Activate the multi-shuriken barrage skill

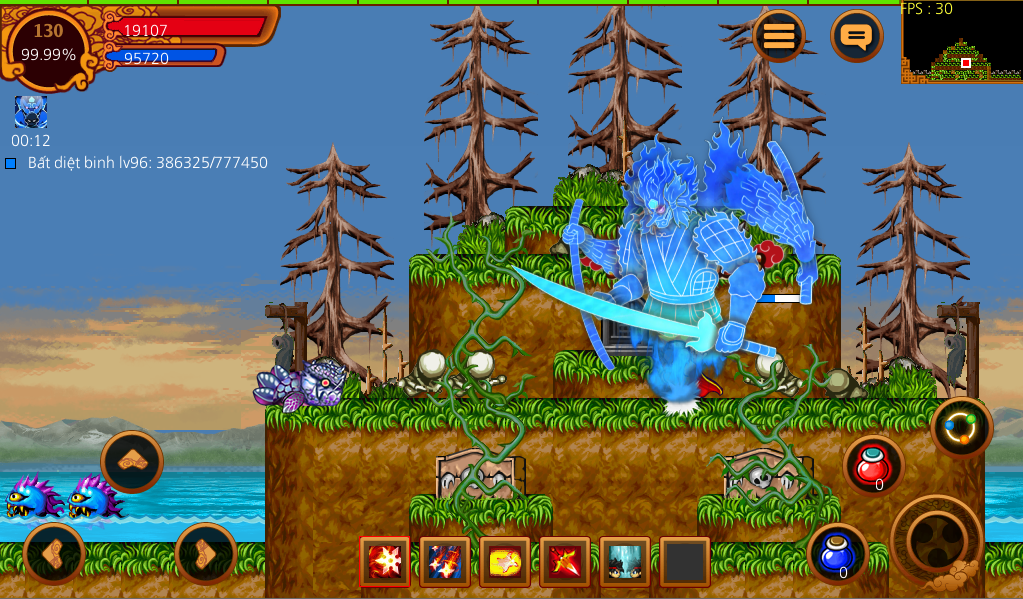tap(445, 562)
